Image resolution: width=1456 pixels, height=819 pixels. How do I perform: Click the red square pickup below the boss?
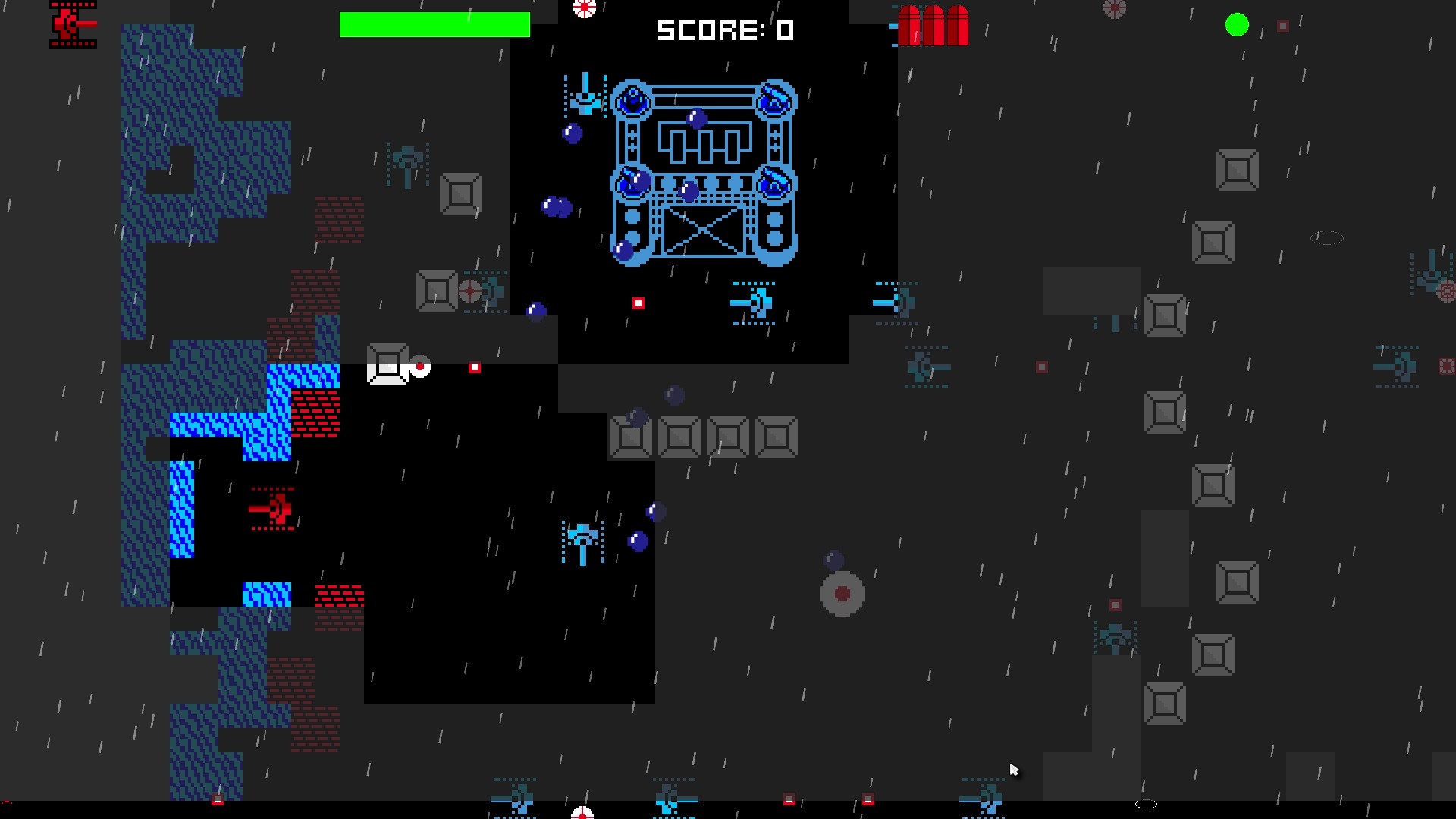pos(638,303)
